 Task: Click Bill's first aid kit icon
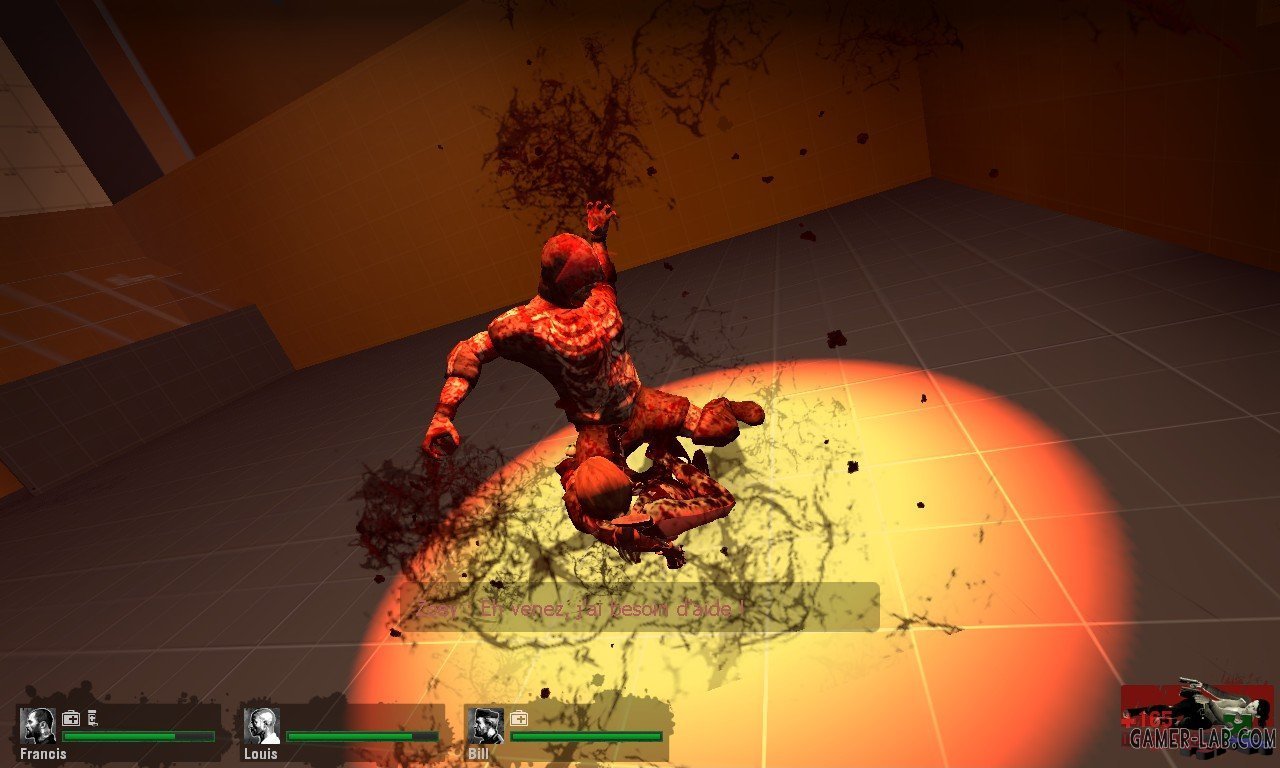[519, 718]
